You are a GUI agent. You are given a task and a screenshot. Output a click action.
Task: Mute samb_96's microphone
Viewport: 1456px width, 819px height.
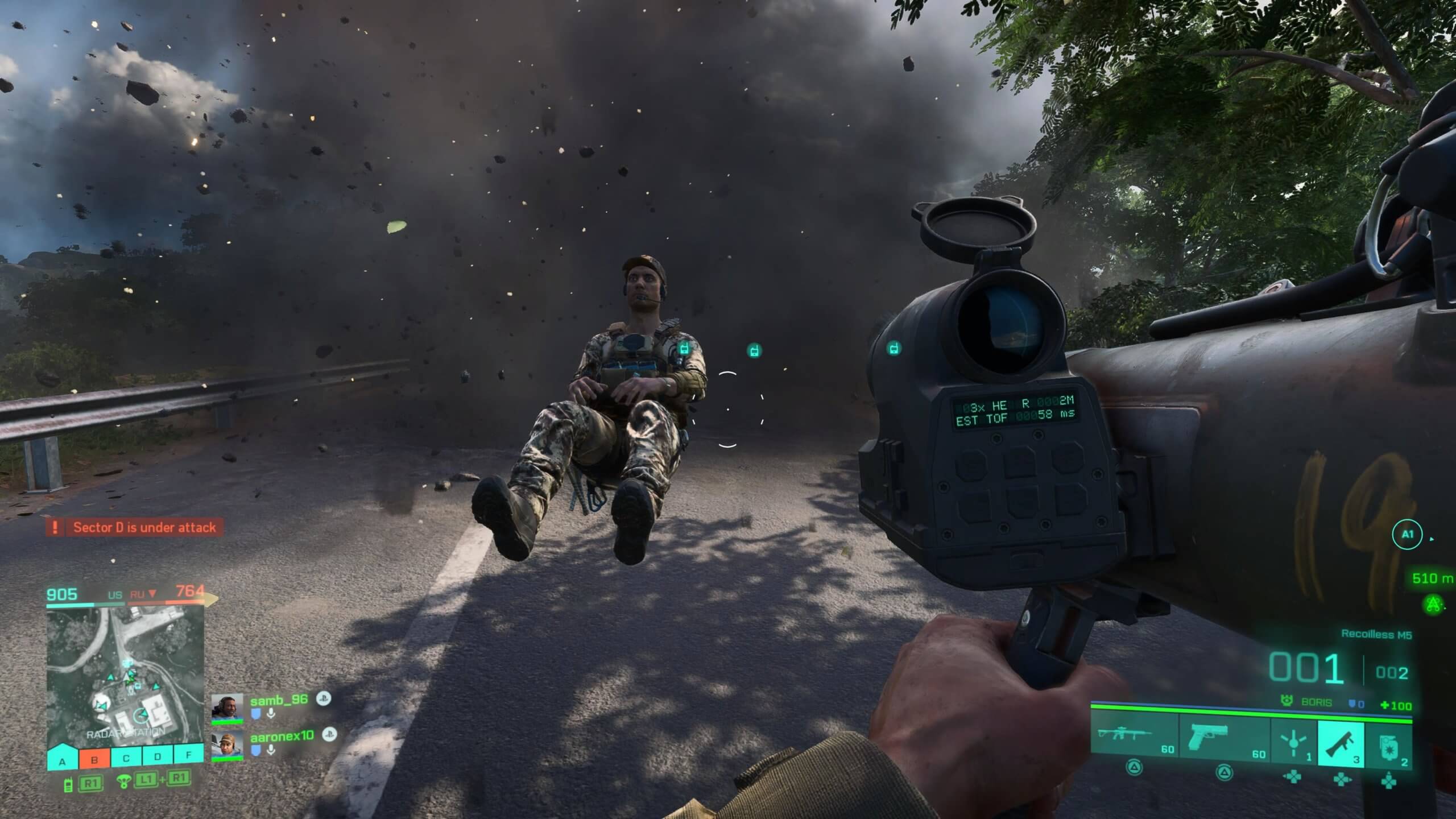click(x=271, y=714)
